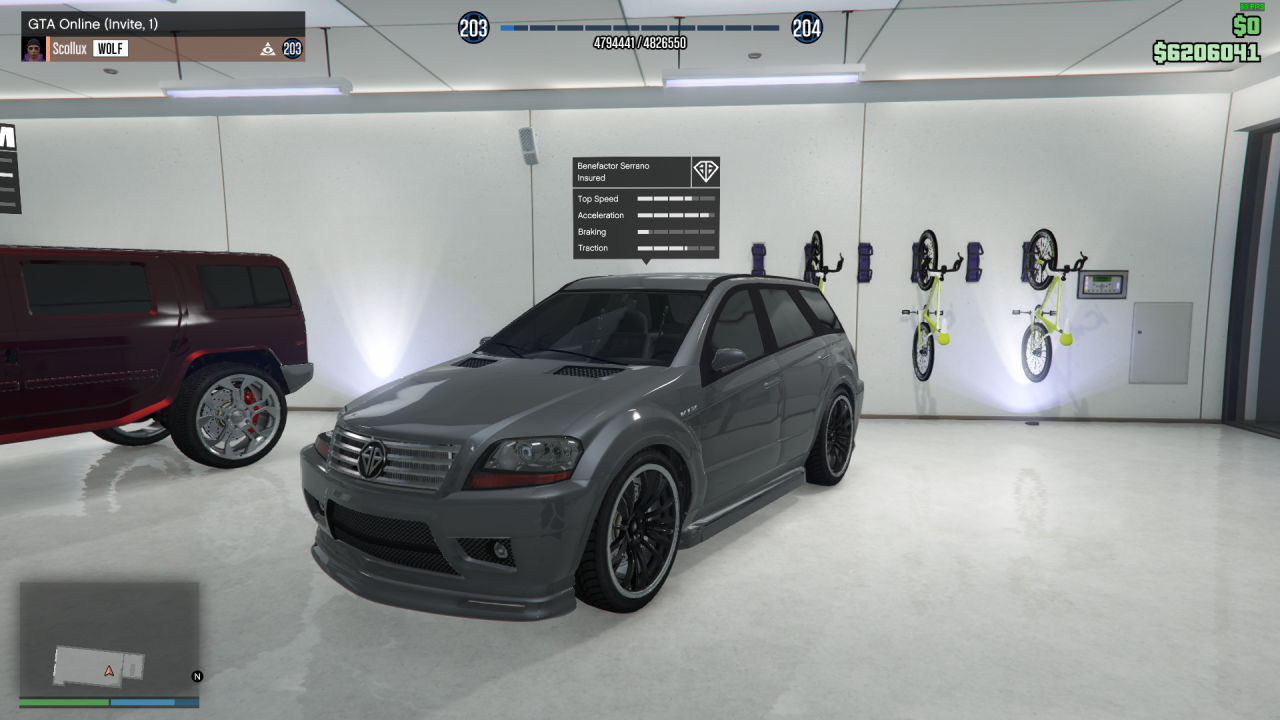Click the current rank 203 globe badge

coord(473,28)
